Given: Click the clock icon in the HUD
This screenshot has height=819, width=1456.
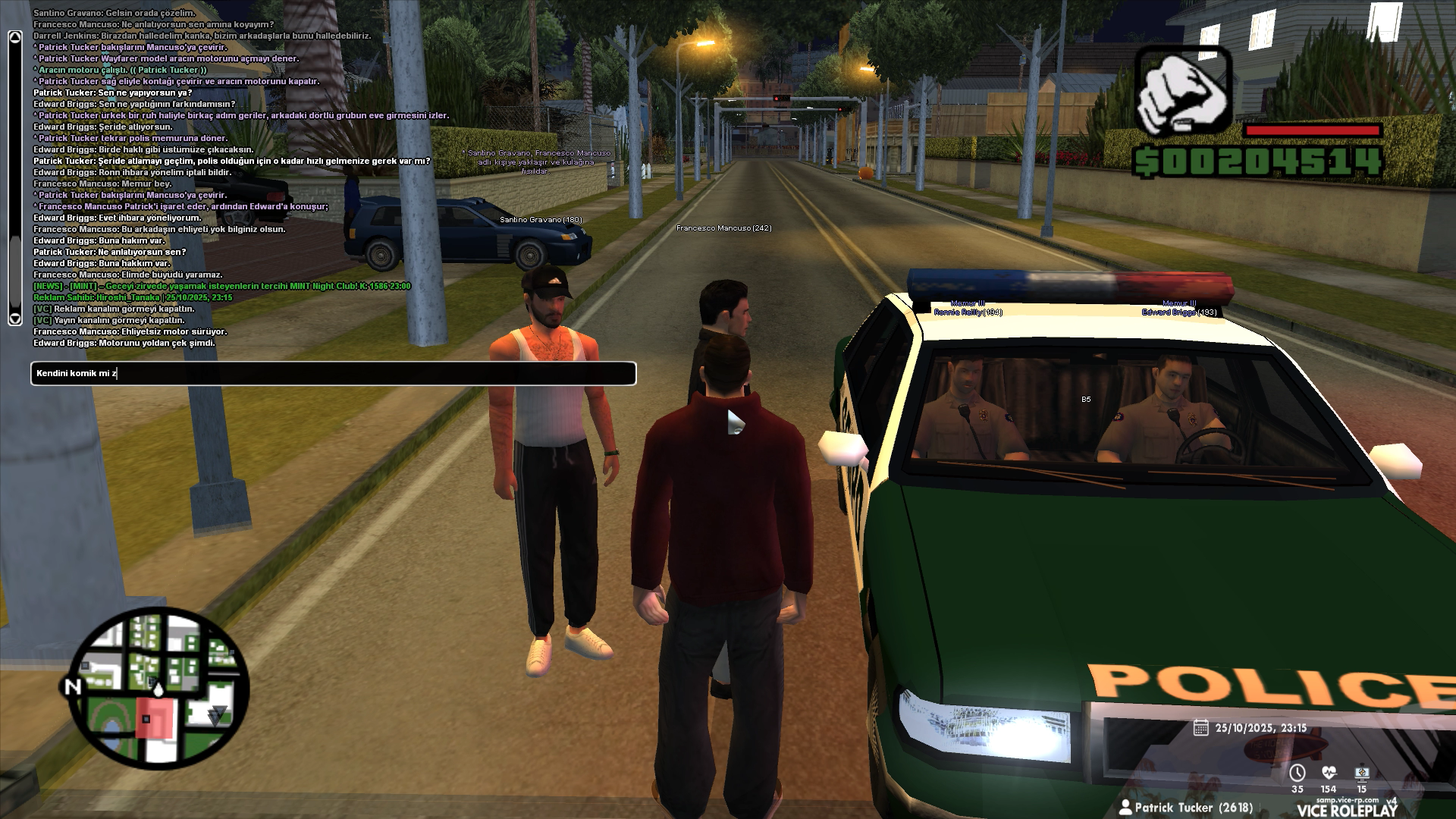Looking at the screenshot, I should click(x=1298, y=773).
